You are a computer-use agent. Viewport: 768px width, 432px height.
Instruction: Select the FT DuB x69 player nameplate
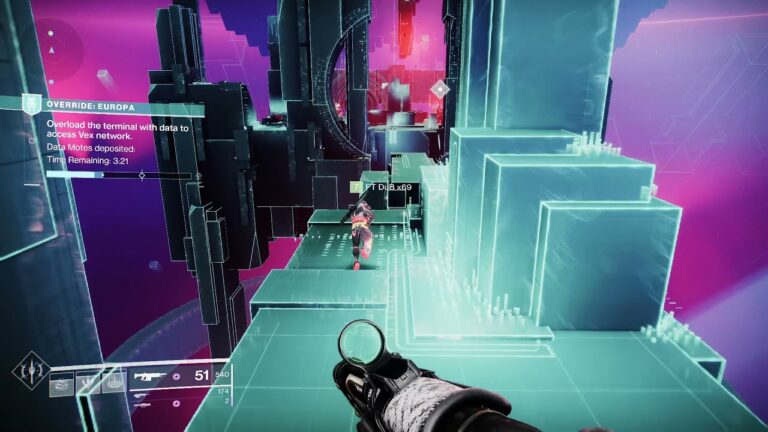coord(386,187)
